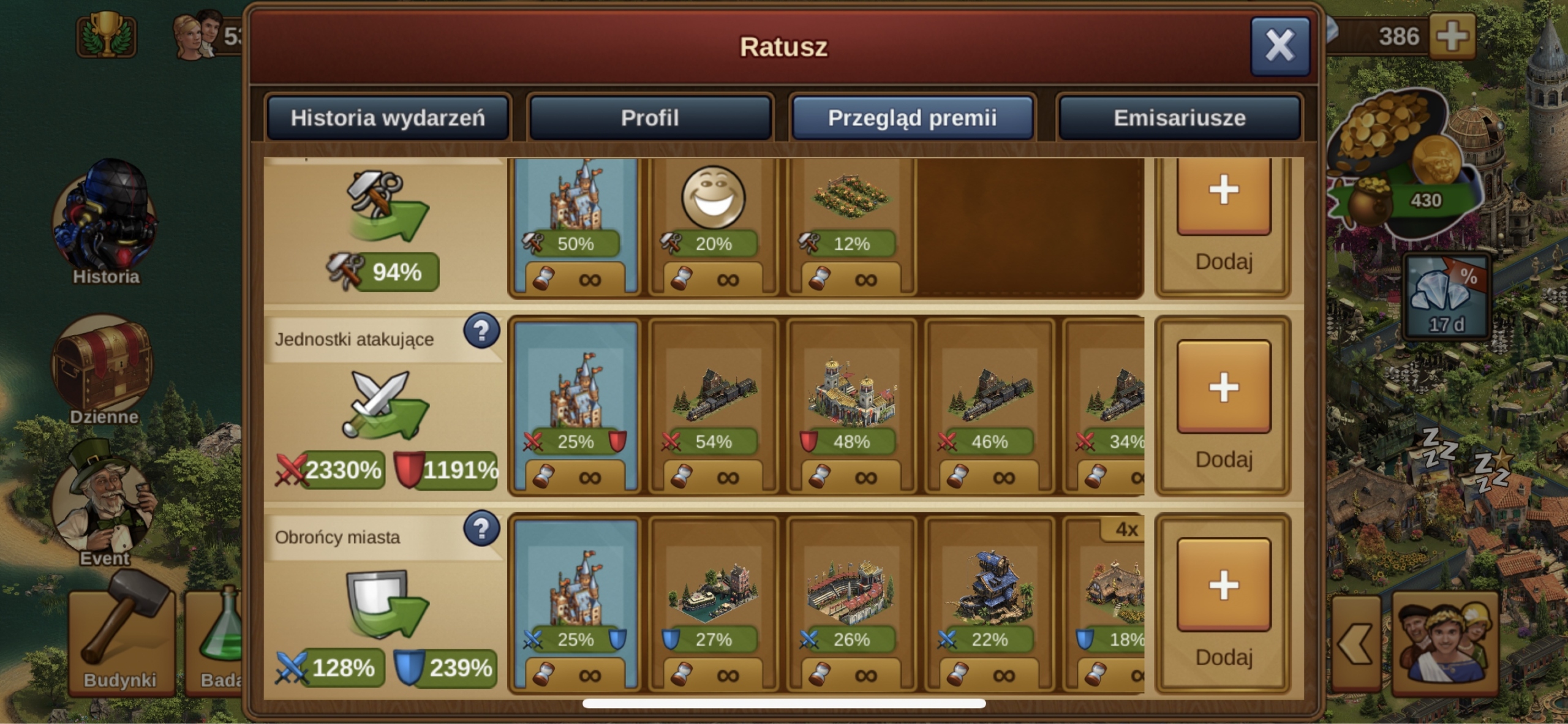The height and width of the screenshot is (724, 1568).
Task: Choose the flower garden 12% bonus card
Action: tap(851, 227)
